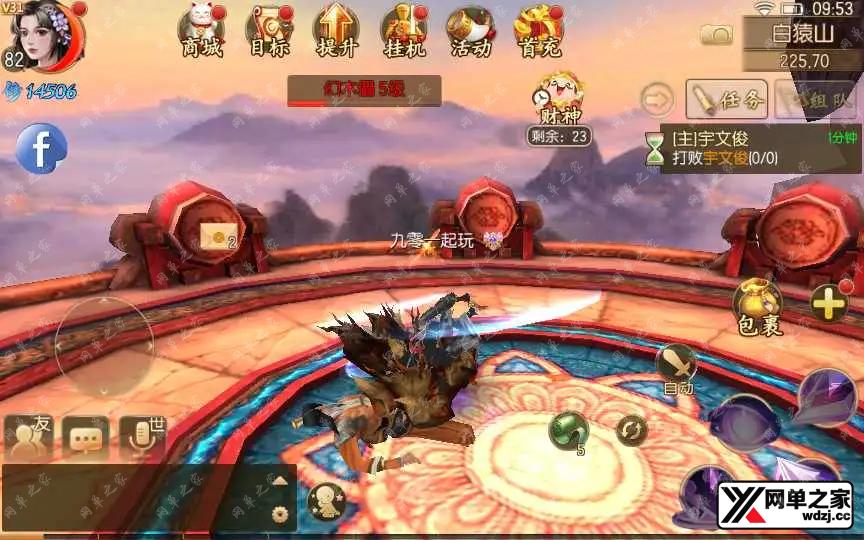The height and width of the screenshot is (540, 864).
Task: Open the 活动 events menu
Action: pyautogui.click(x=470, y=30)
